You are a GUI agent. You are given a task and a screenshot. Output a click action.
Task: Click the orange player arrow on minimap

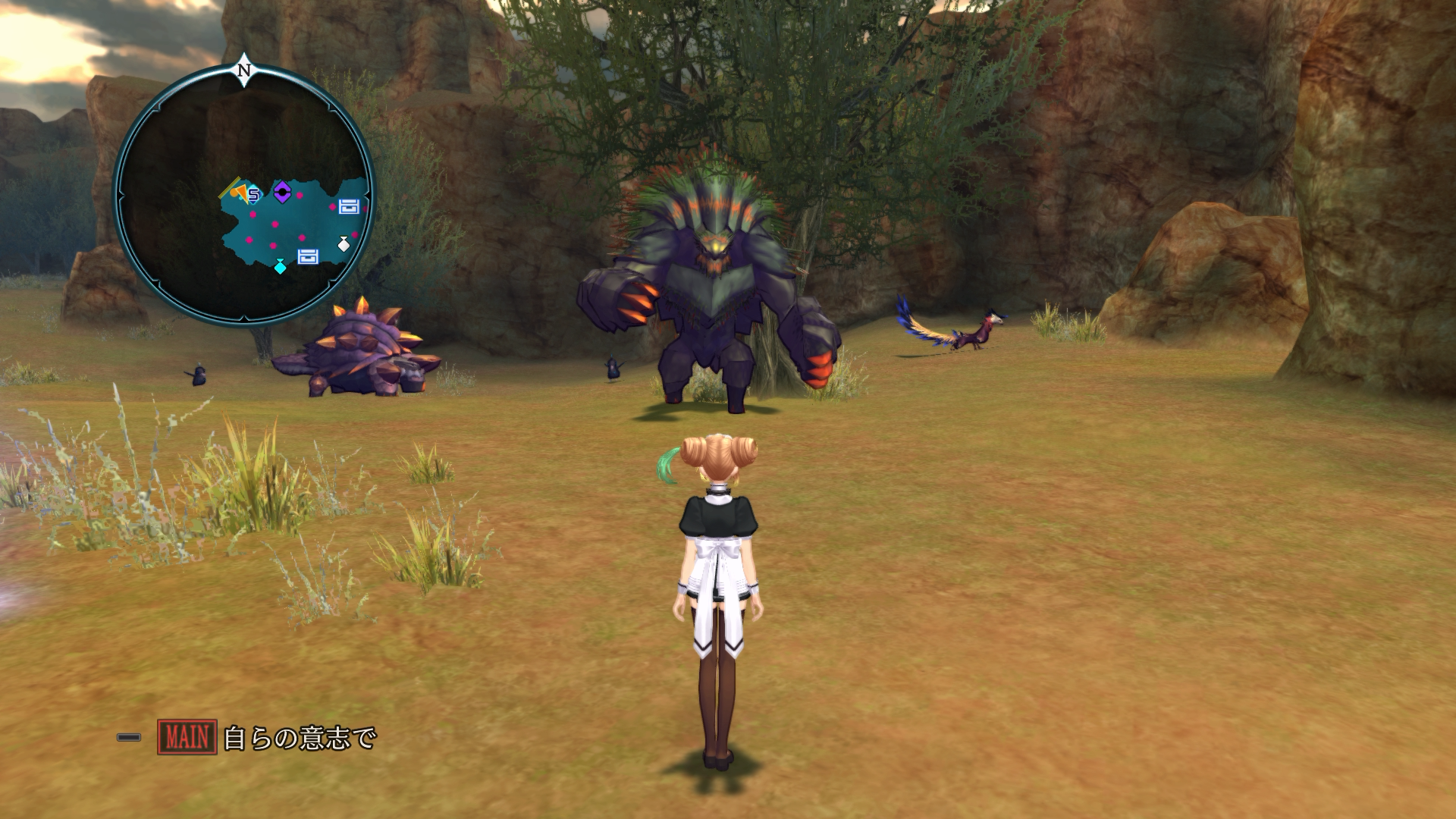point(240,193)
